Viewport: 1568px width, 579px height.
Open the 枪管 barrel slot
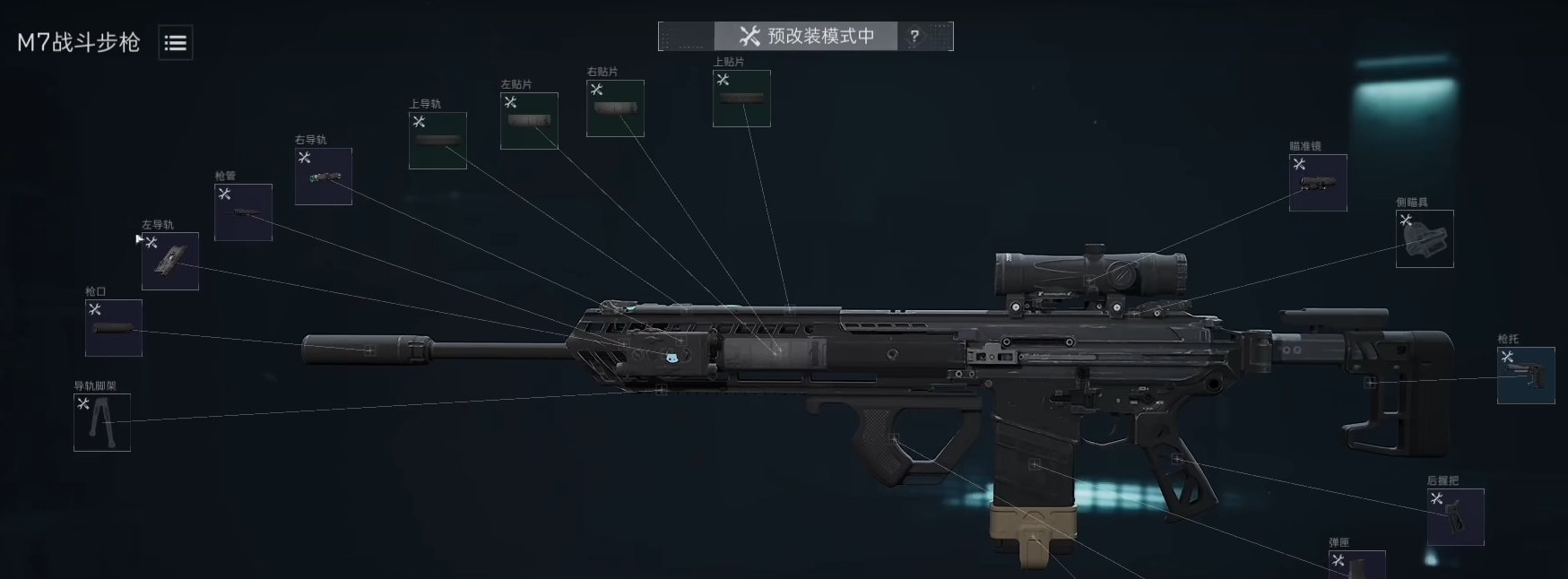(243, 212)
